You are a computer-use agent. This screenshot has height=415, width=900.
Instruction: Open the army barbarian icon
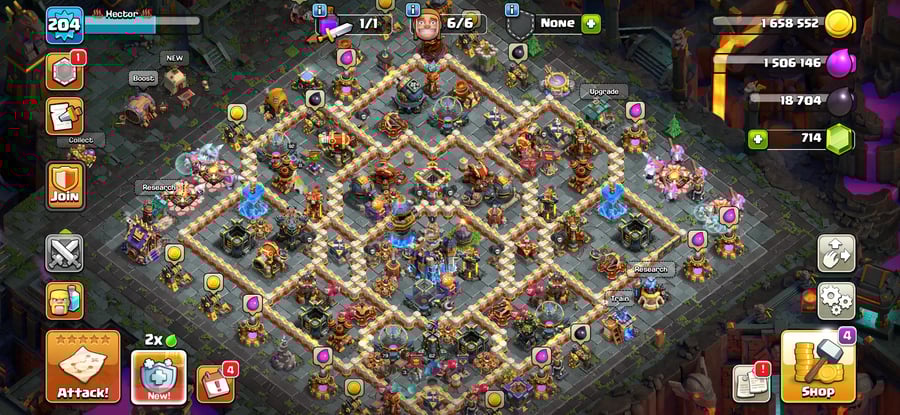64,300
